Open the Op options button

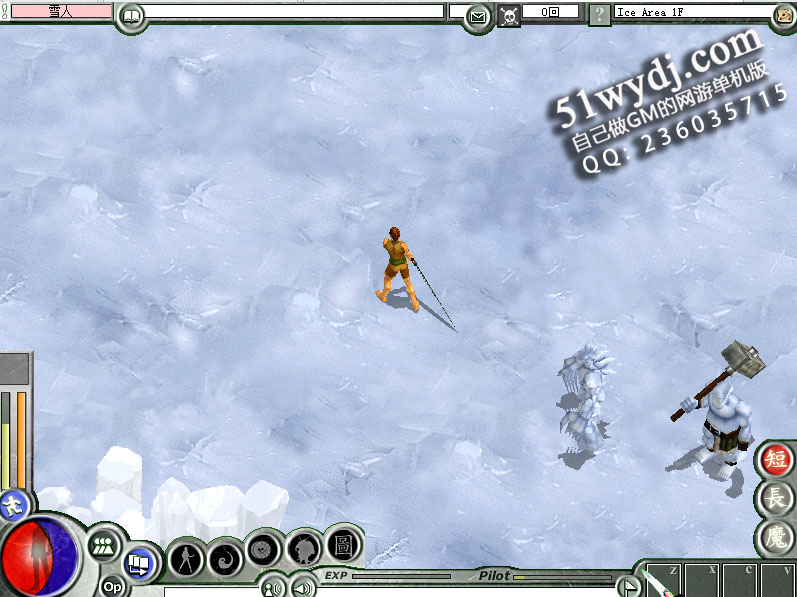(112, 587)
